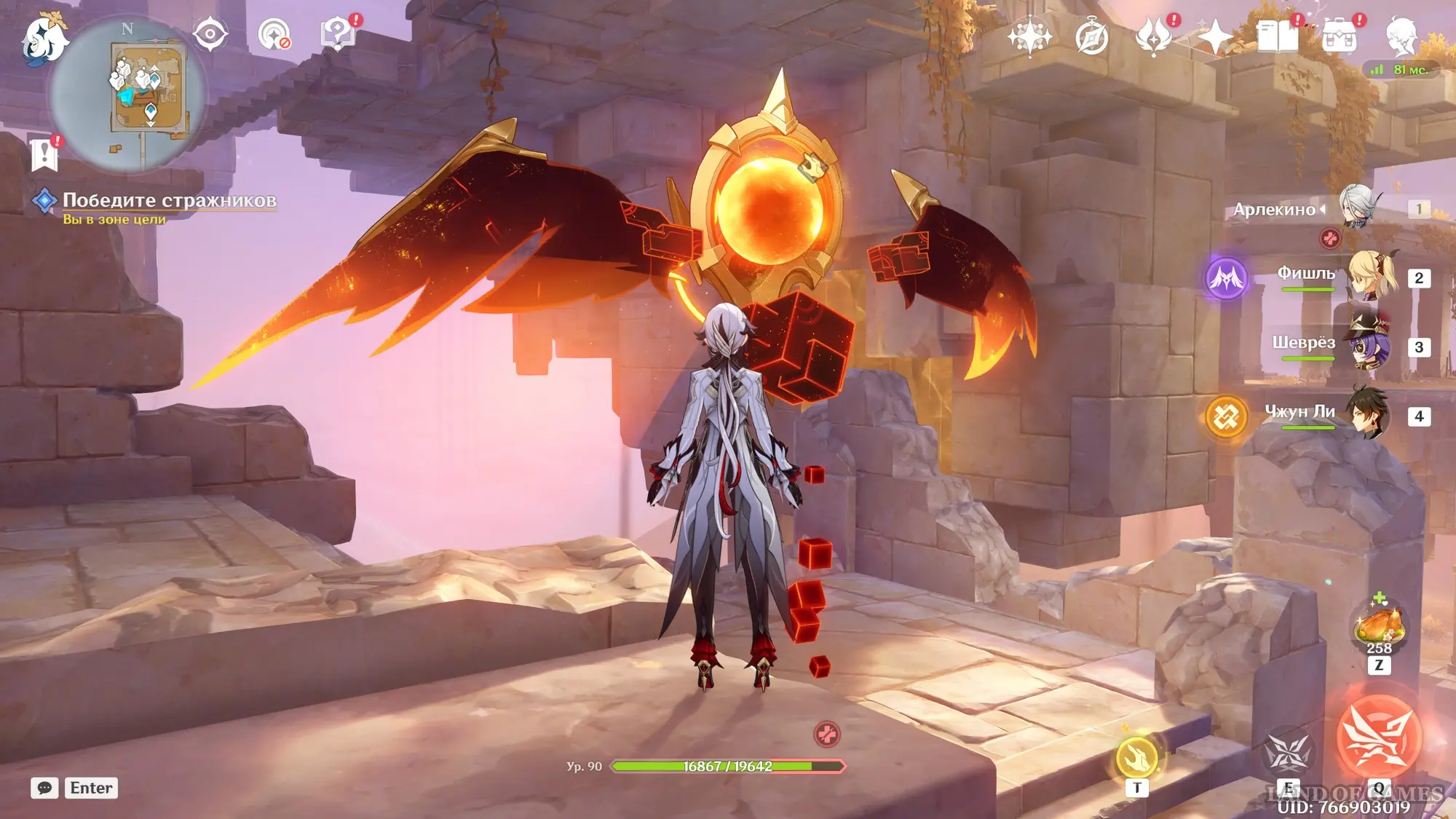The image size is (1456, 819).
Task: Select active character Арлекино in party list
Action: [x=1357, y=208]
